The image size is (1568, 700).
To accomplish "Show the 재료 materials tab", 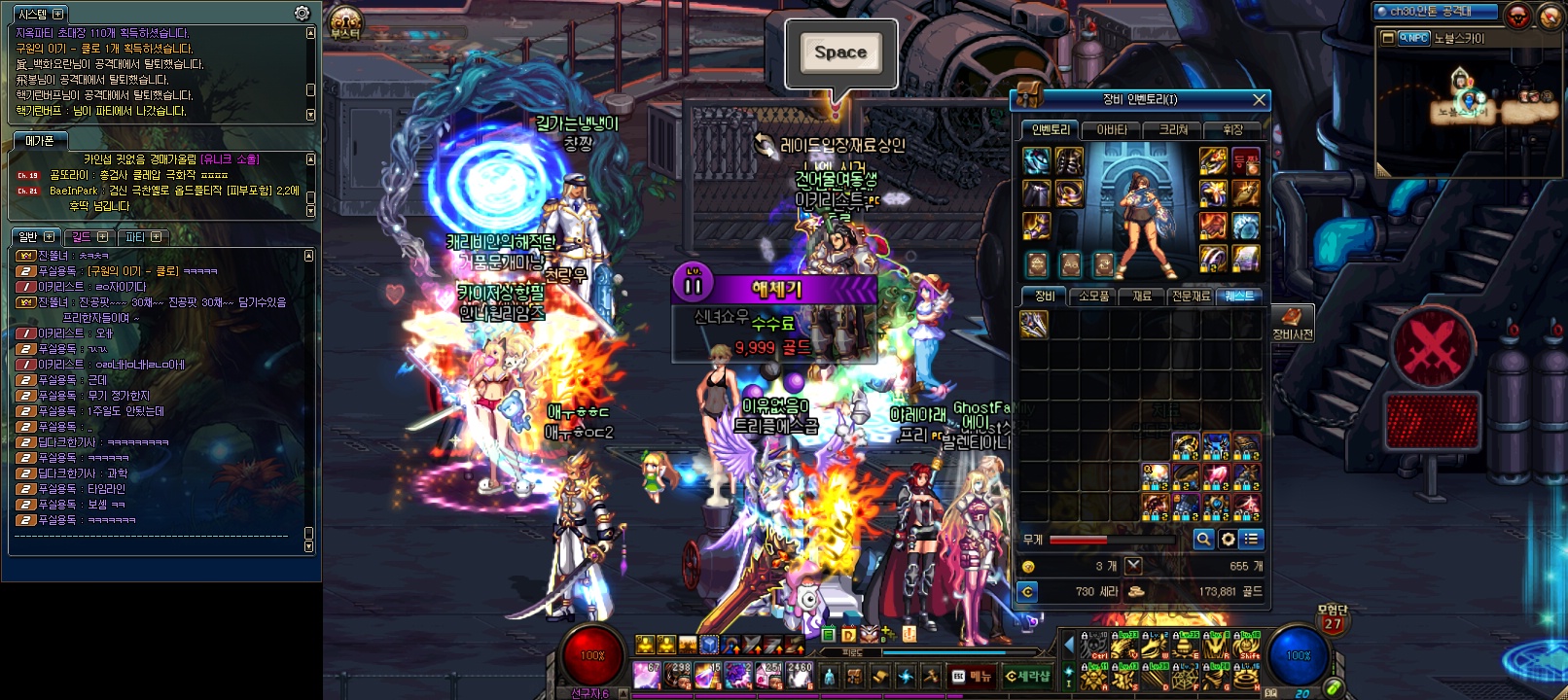I will [1142, 296].
